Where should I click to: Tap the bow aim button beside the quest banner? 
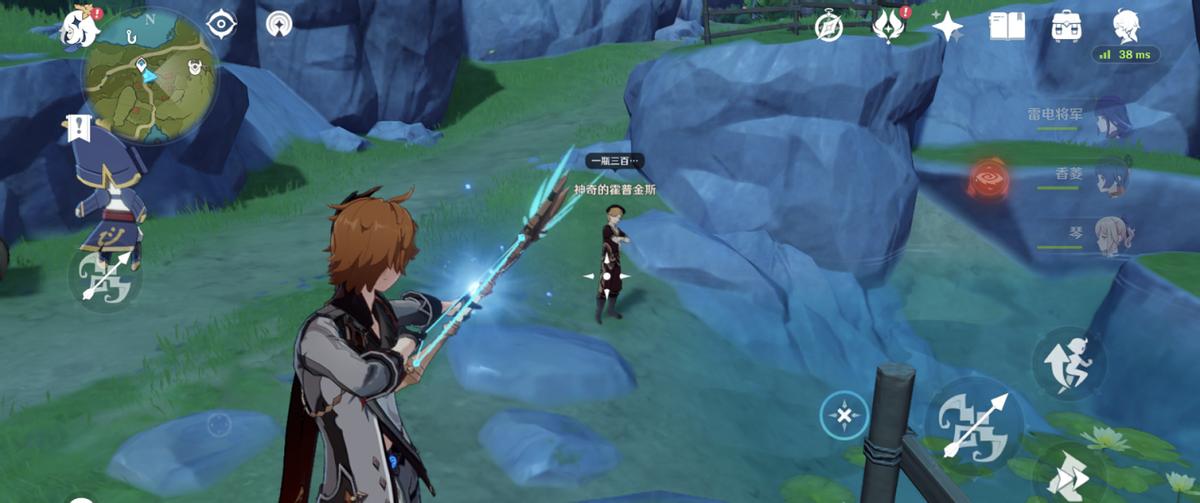(x=105, y=276)
